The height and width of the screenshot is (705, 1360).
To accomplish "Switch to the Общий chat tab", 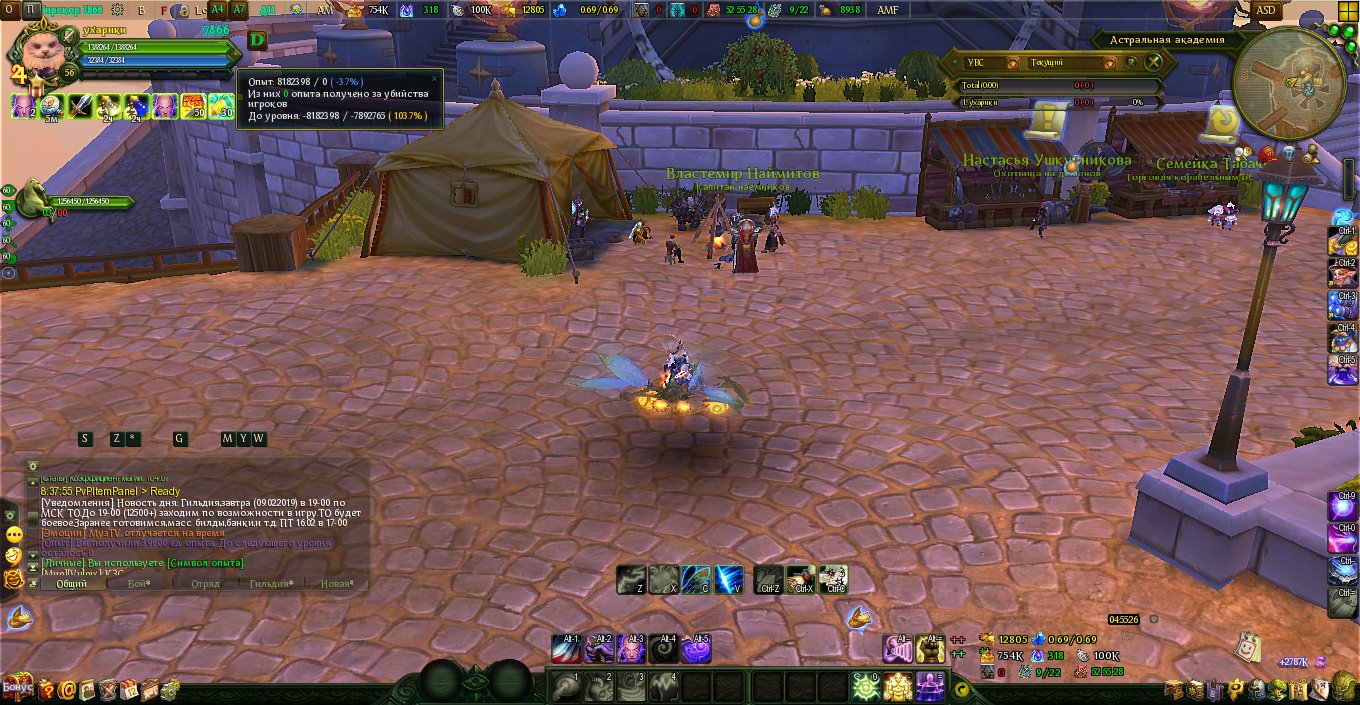I will click(x=71, y=584).
